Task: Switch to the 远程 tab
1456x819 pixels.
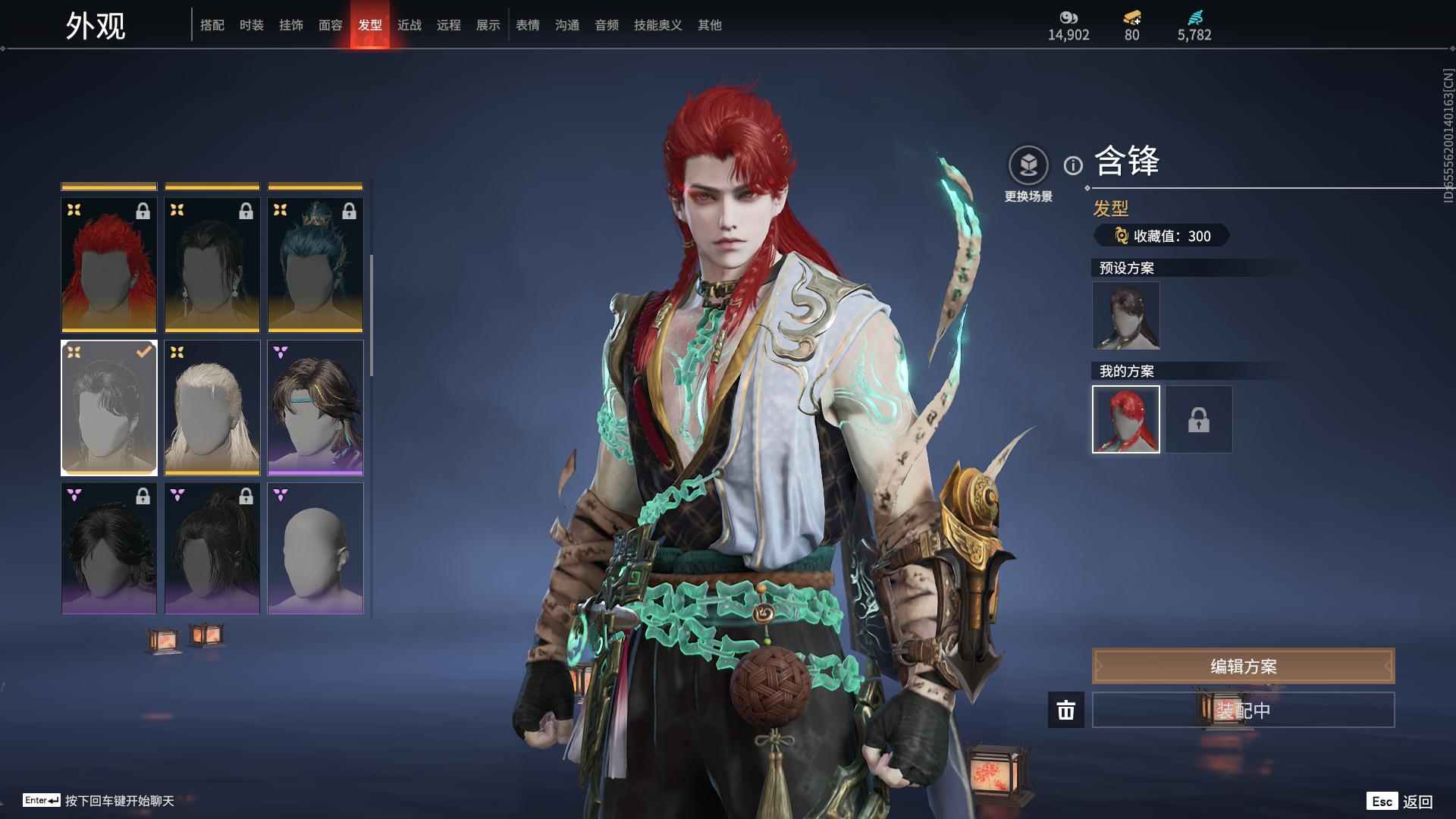Action: coord(448,25)
